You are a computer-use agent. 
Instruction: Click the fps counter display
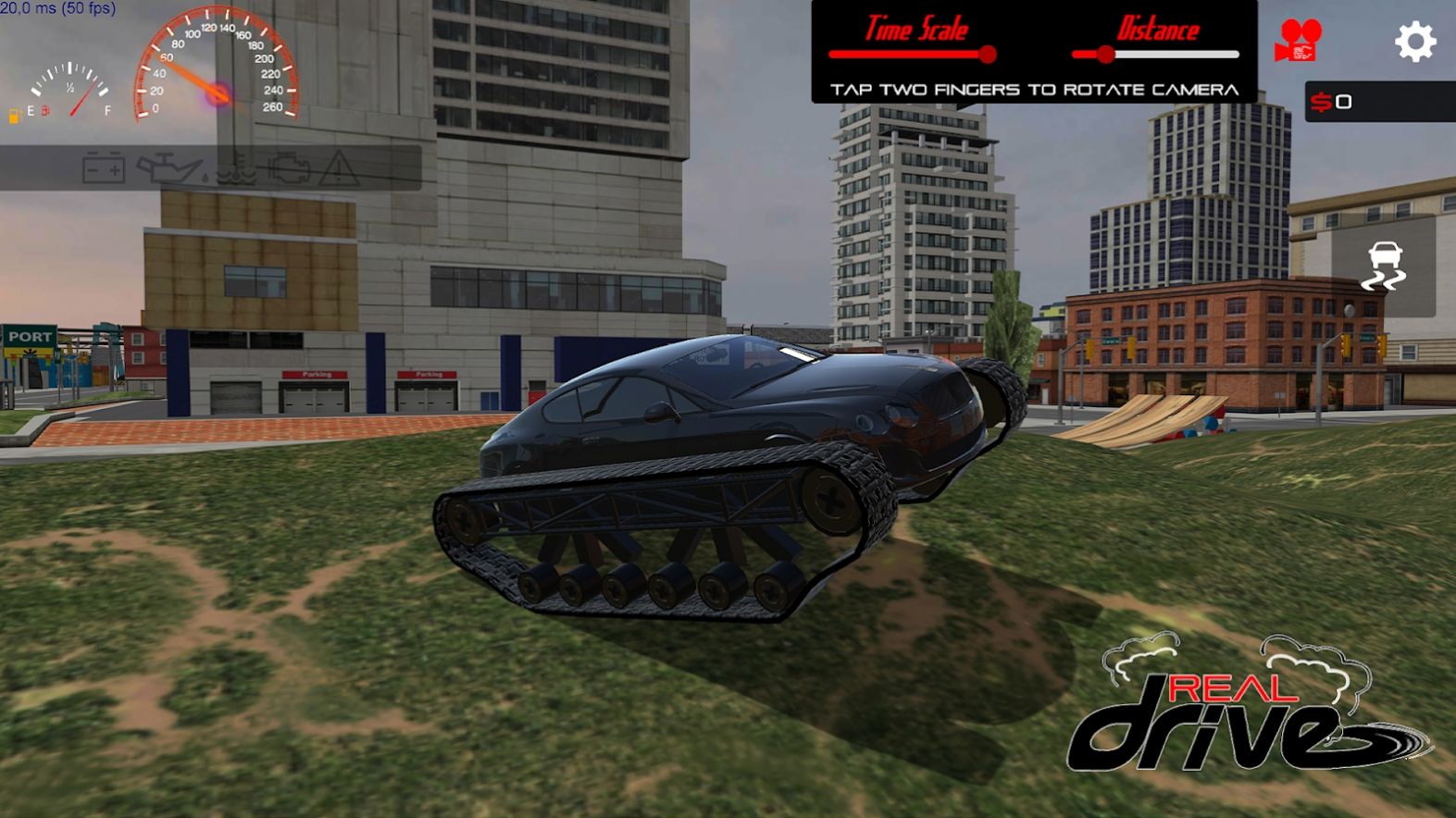pos(57,8)
